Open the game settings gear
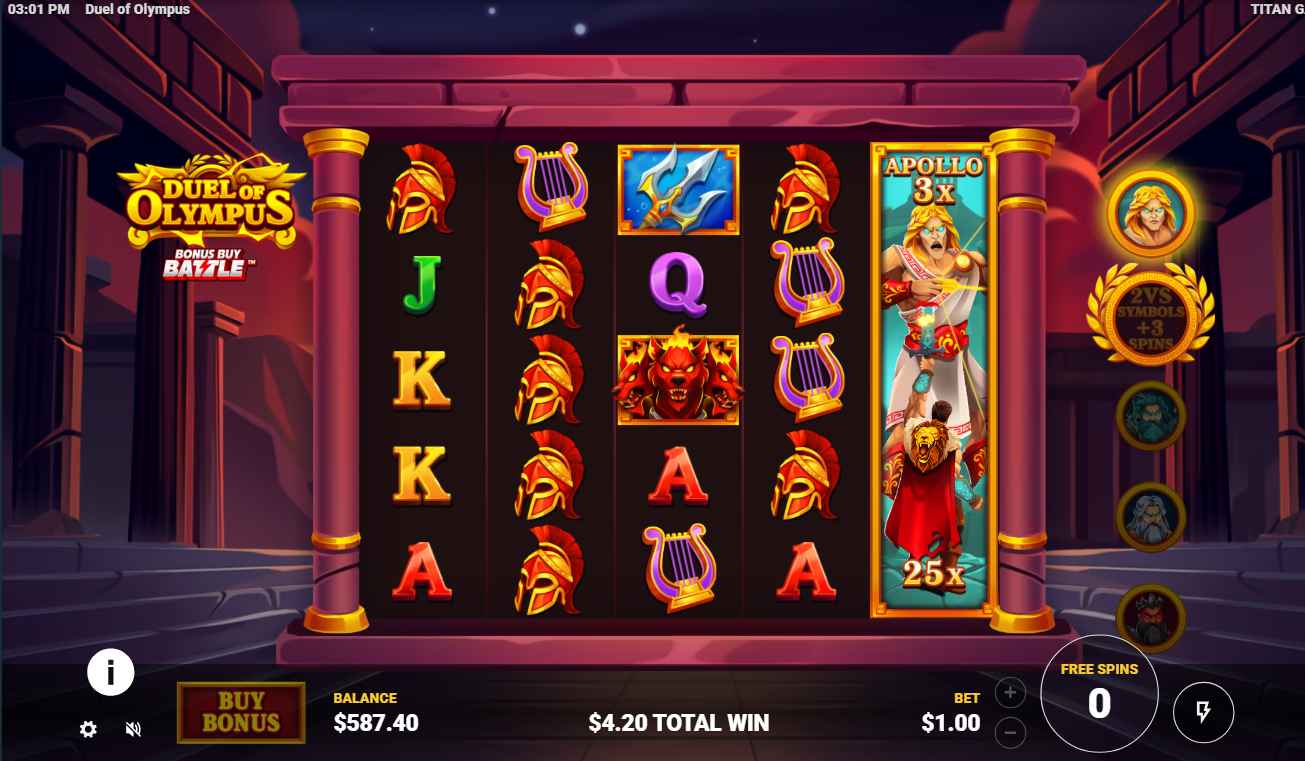Image resolution: width=1305 pixels, height=761 pixels. pos(87,730)
